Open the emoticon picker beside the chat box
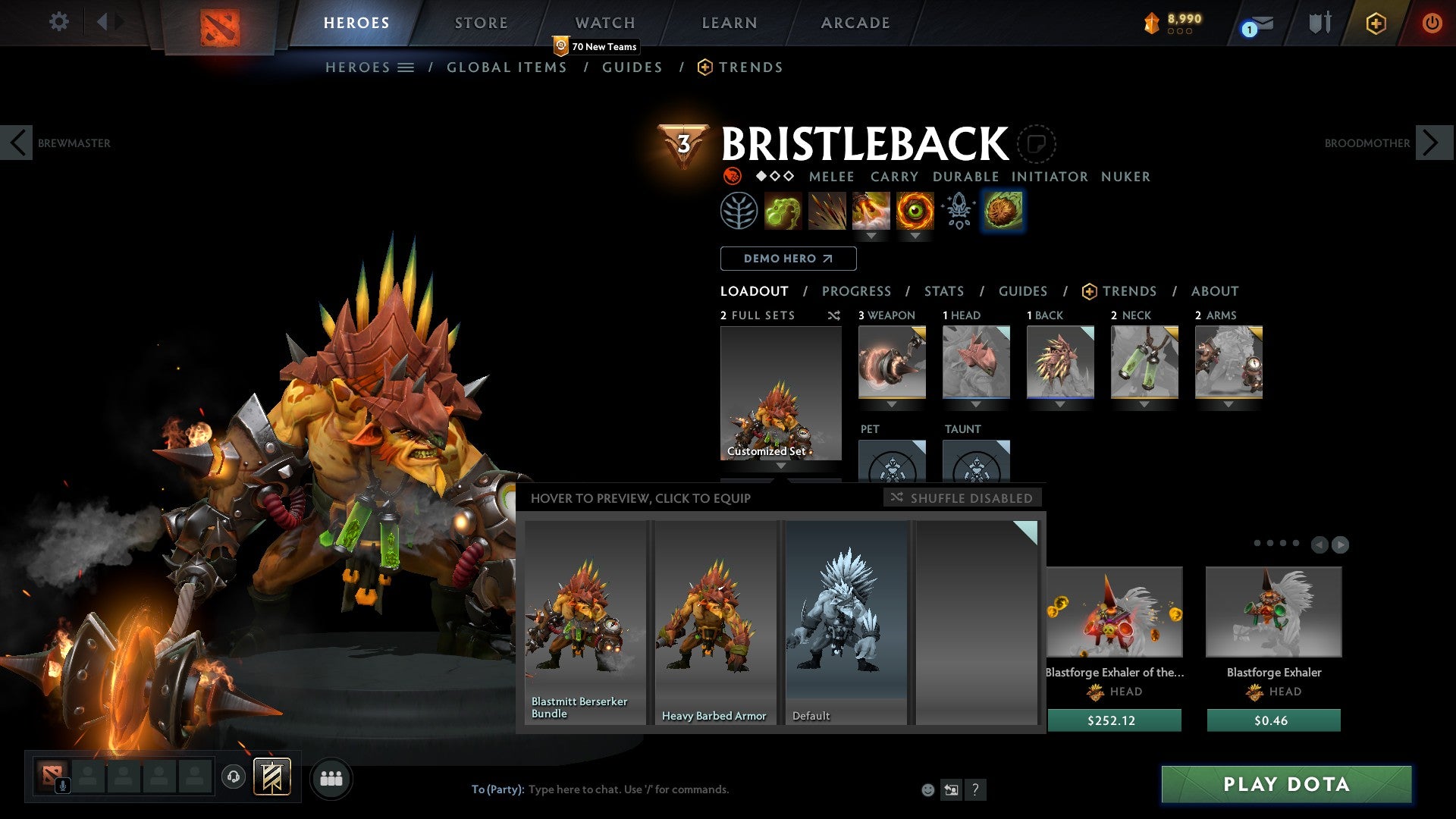The height and width of the screenshot is (819, 1456). coord(927,789)
